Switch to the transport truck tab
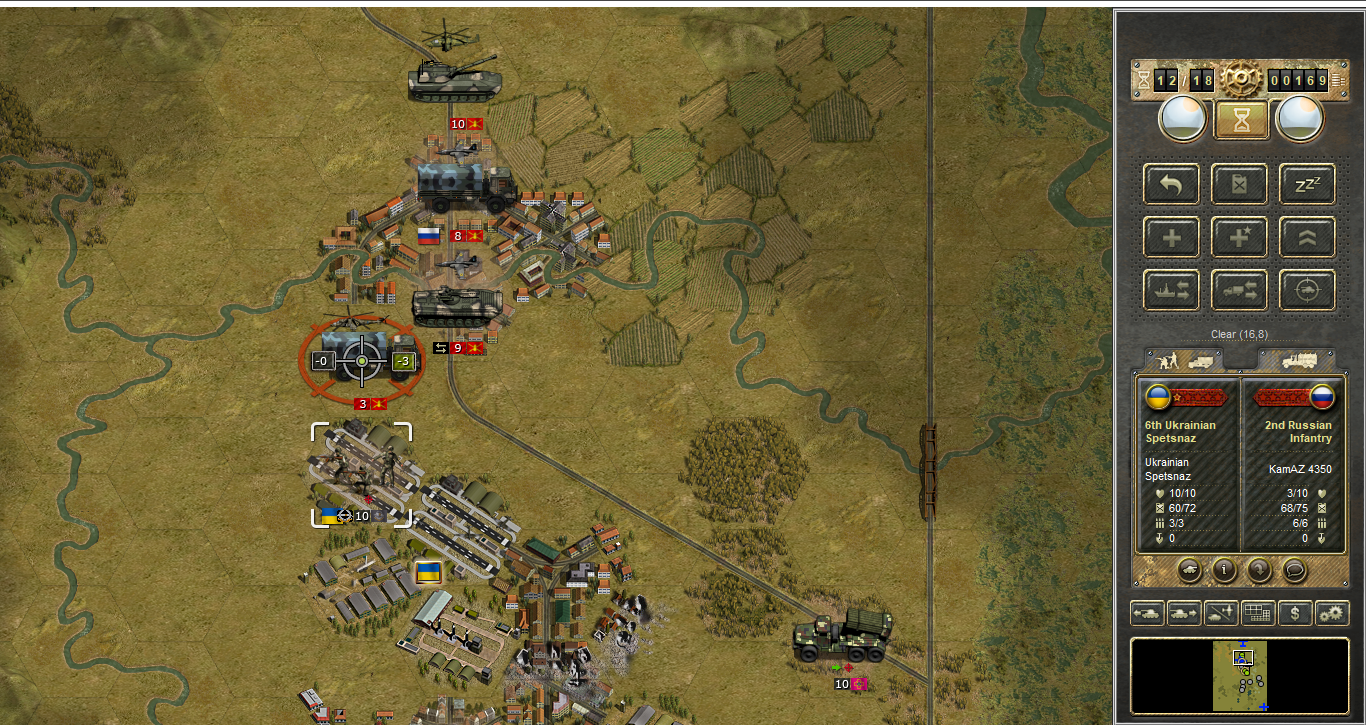 point(1295,360)
